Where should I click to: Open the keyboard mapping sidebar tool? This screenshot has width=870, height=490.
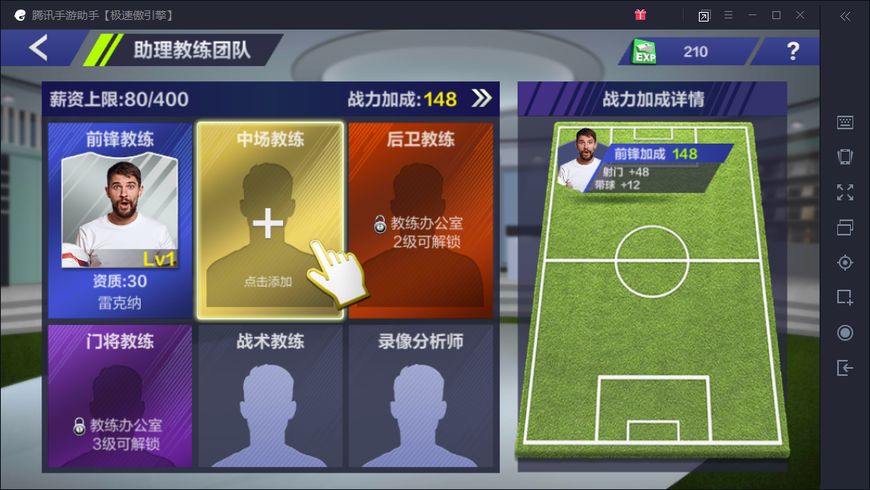(845, 122)
